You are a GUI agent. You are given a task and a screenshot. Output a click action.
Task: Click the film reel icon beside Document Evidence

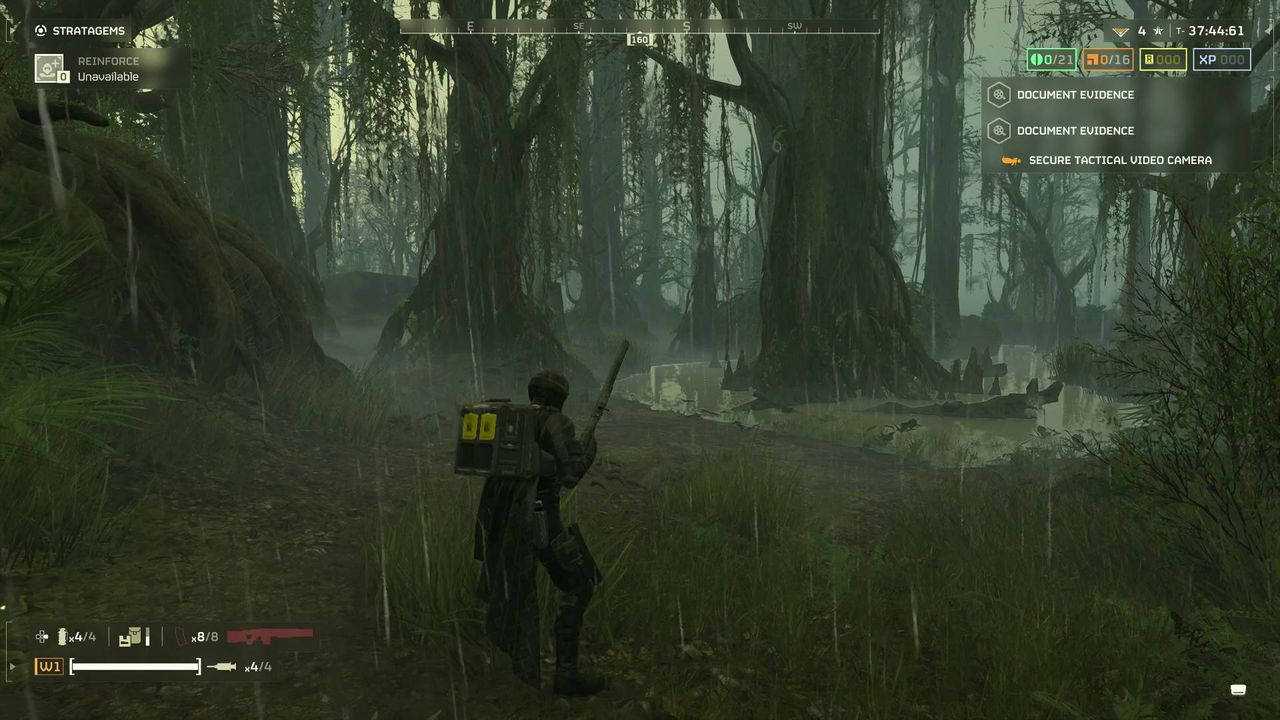click(999, 95)
